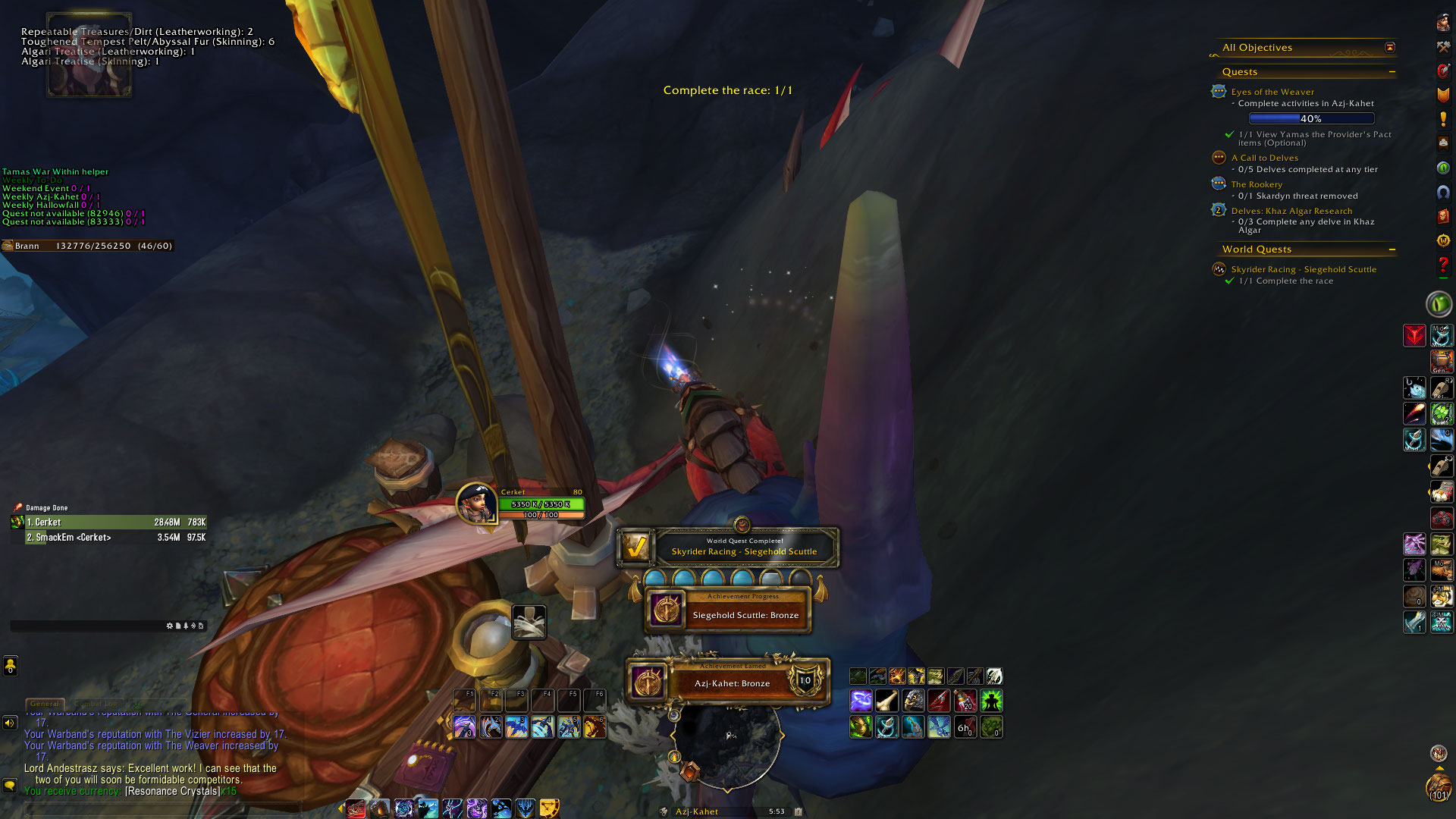This screenshot has width=1456, height=819.
Task: Select the Skyrider Racing world quest entry
Action: coord(1303,269)
